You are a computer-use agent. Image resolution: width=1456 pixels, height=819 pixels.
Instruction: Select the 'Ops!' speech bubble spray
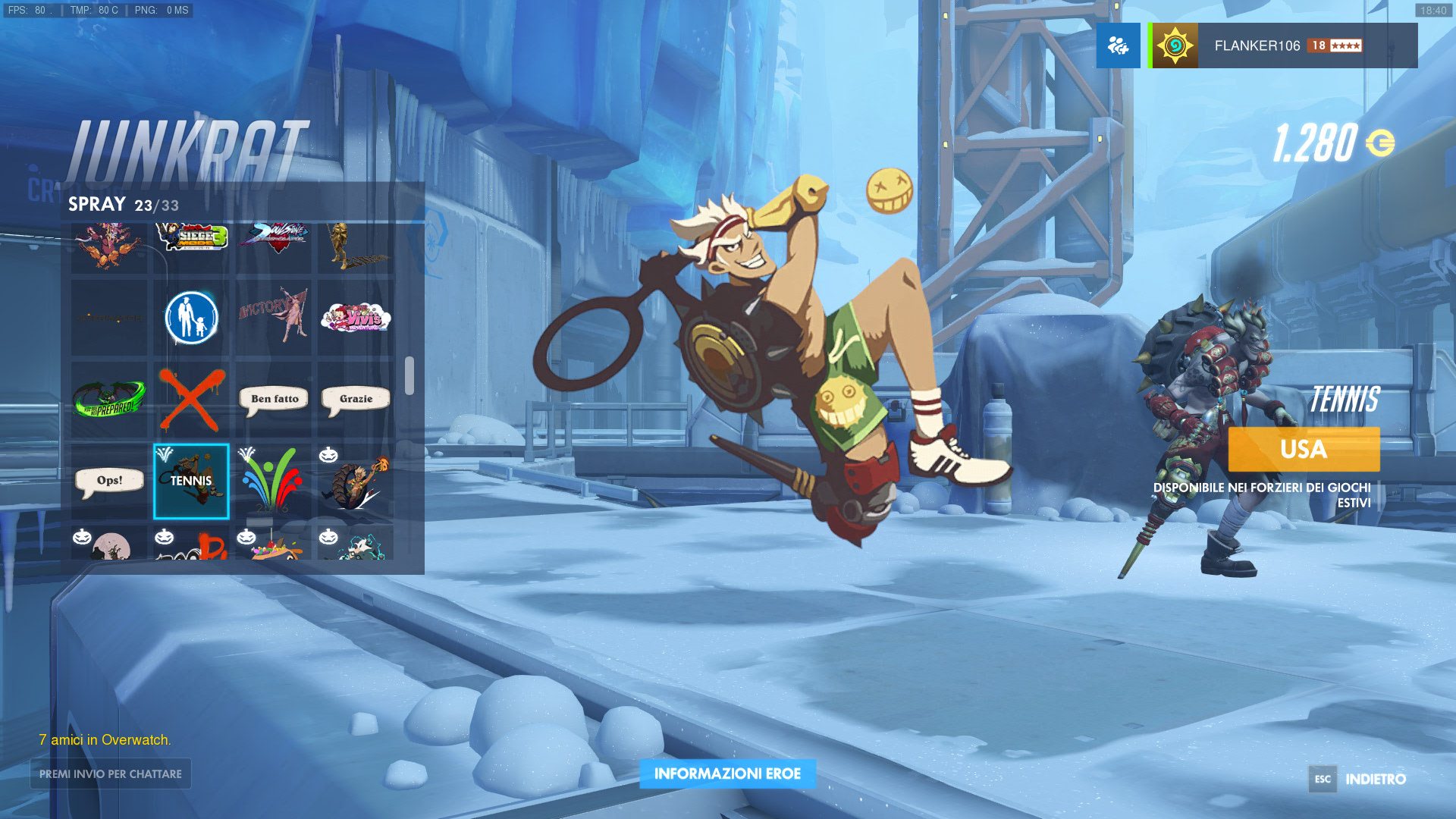point(109,481)
